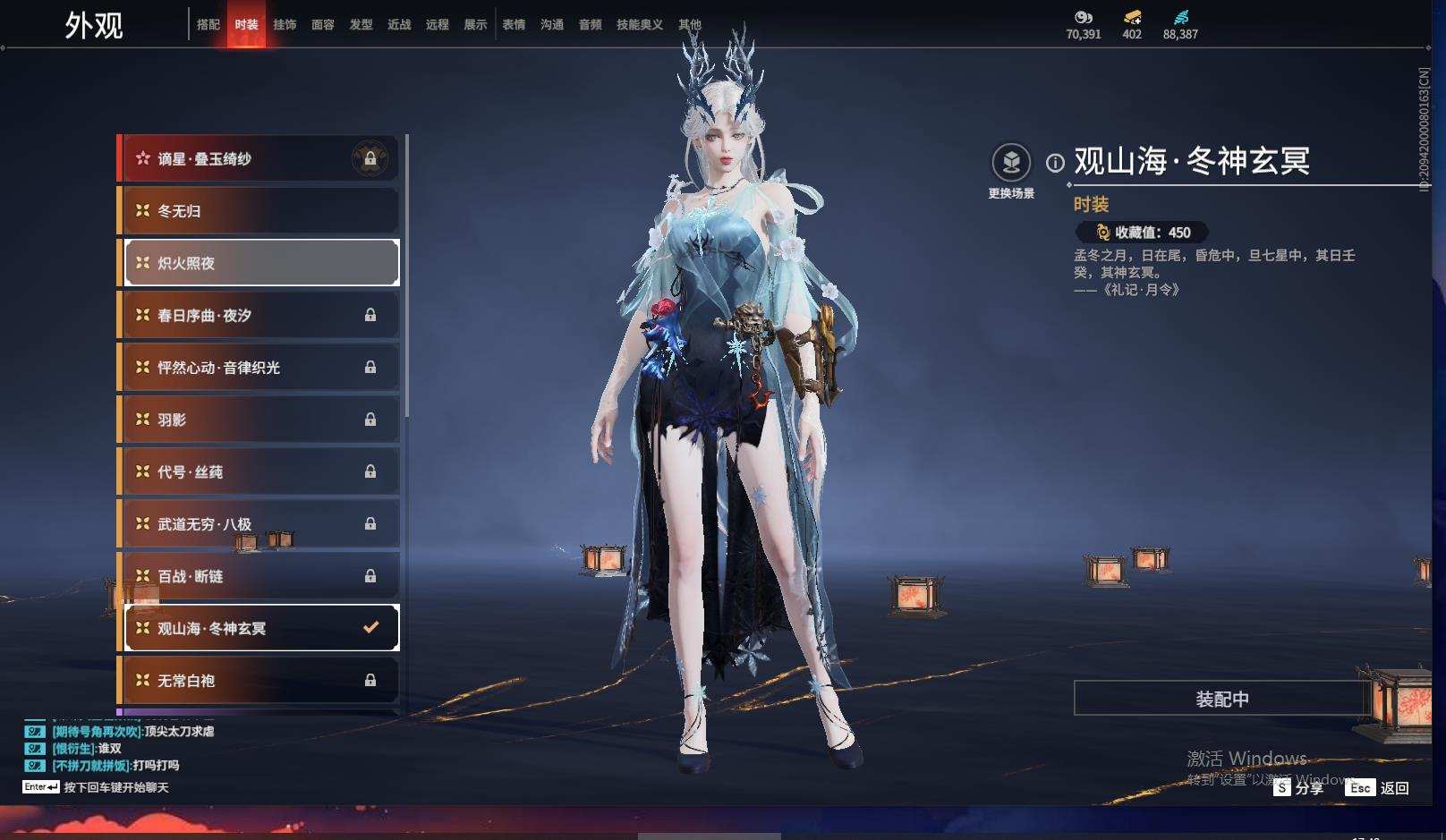Open the 发型 hairstyle tab
Image resolution: width=1446 pixels, height=840 pixels.
361,25
